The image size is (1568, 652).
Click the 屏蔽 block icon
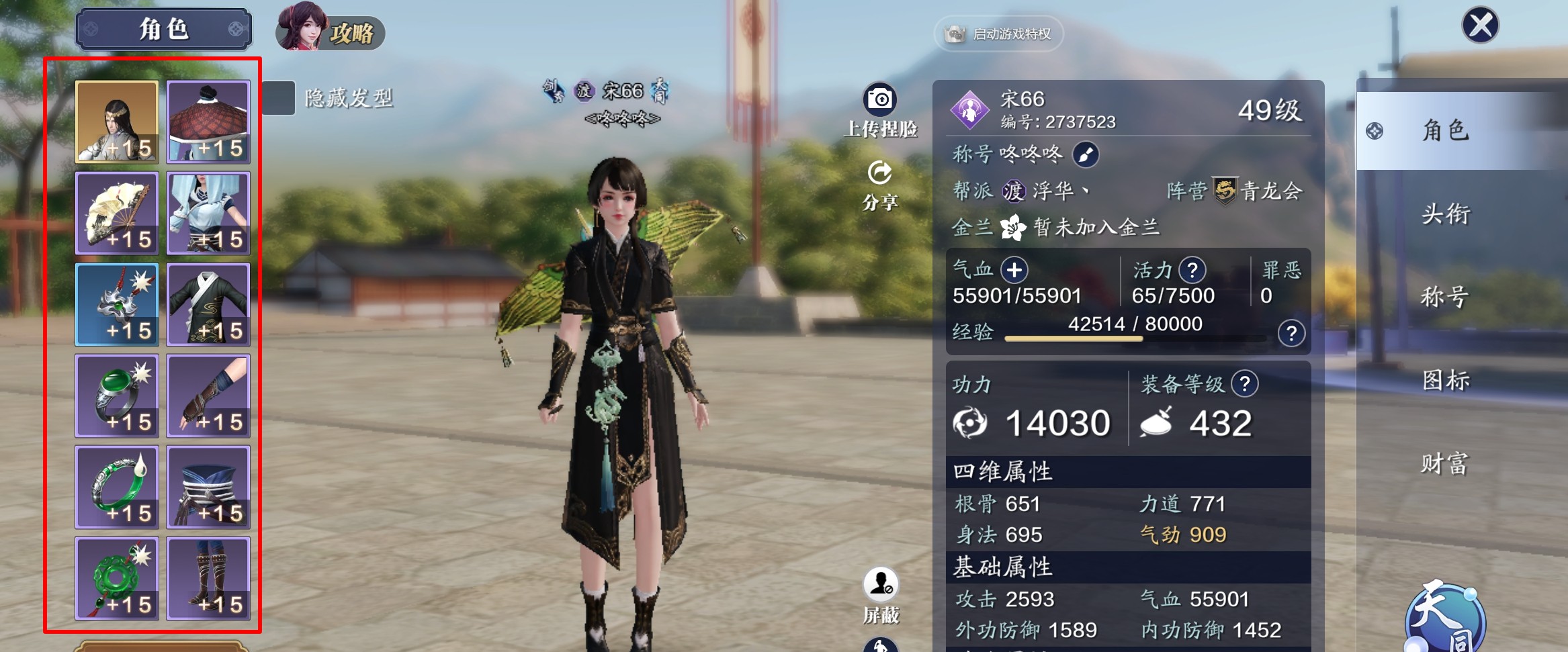(x=880, y=584)
